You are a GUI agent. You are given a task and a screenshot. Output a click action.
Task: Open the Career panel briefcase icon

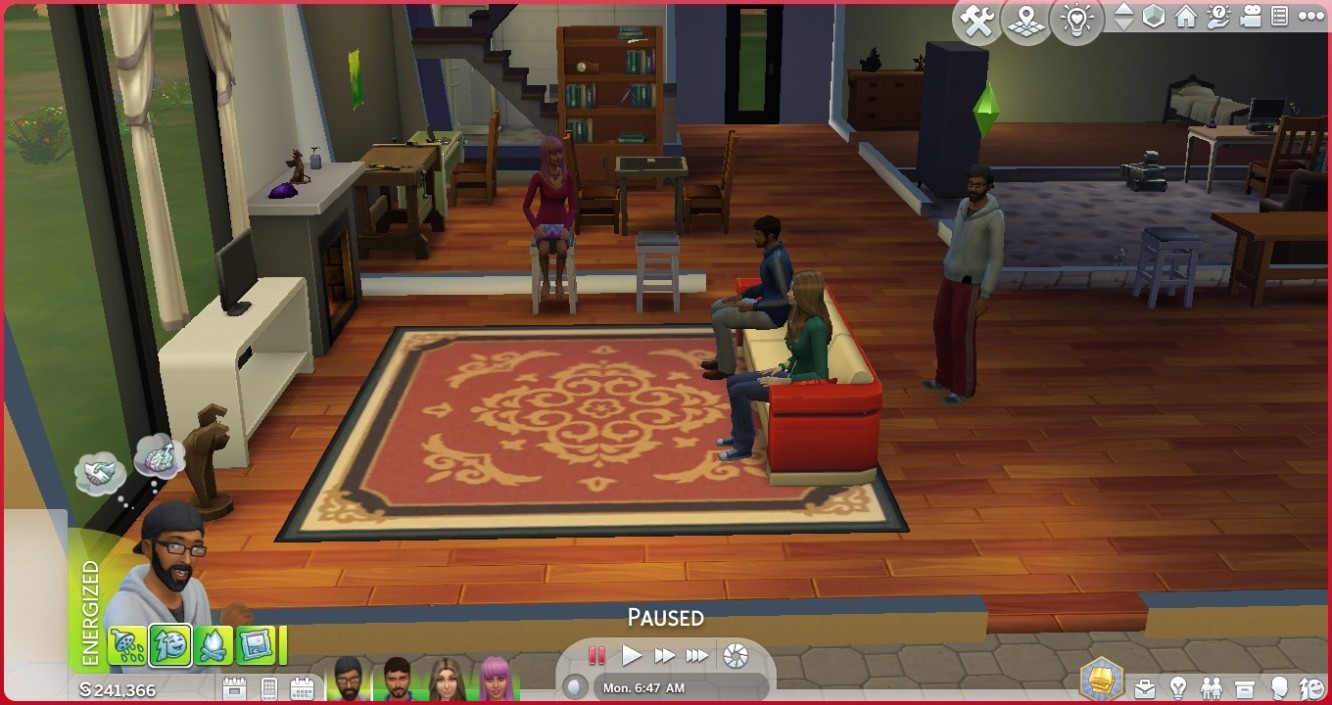[x=1145, y=688]
